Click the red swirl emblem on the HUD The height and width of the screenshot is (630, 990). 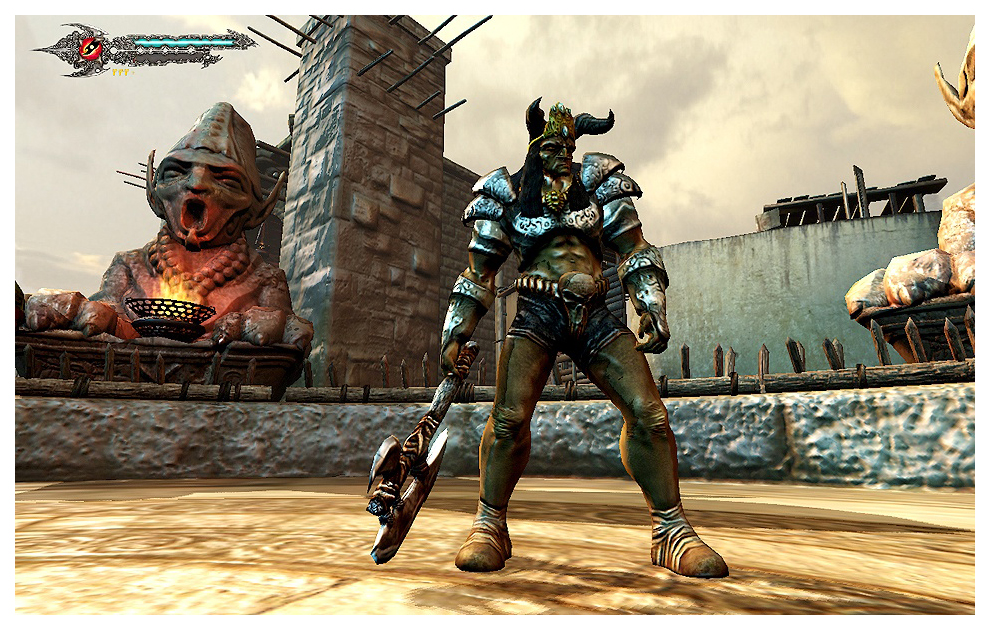[x=91, y=47]
